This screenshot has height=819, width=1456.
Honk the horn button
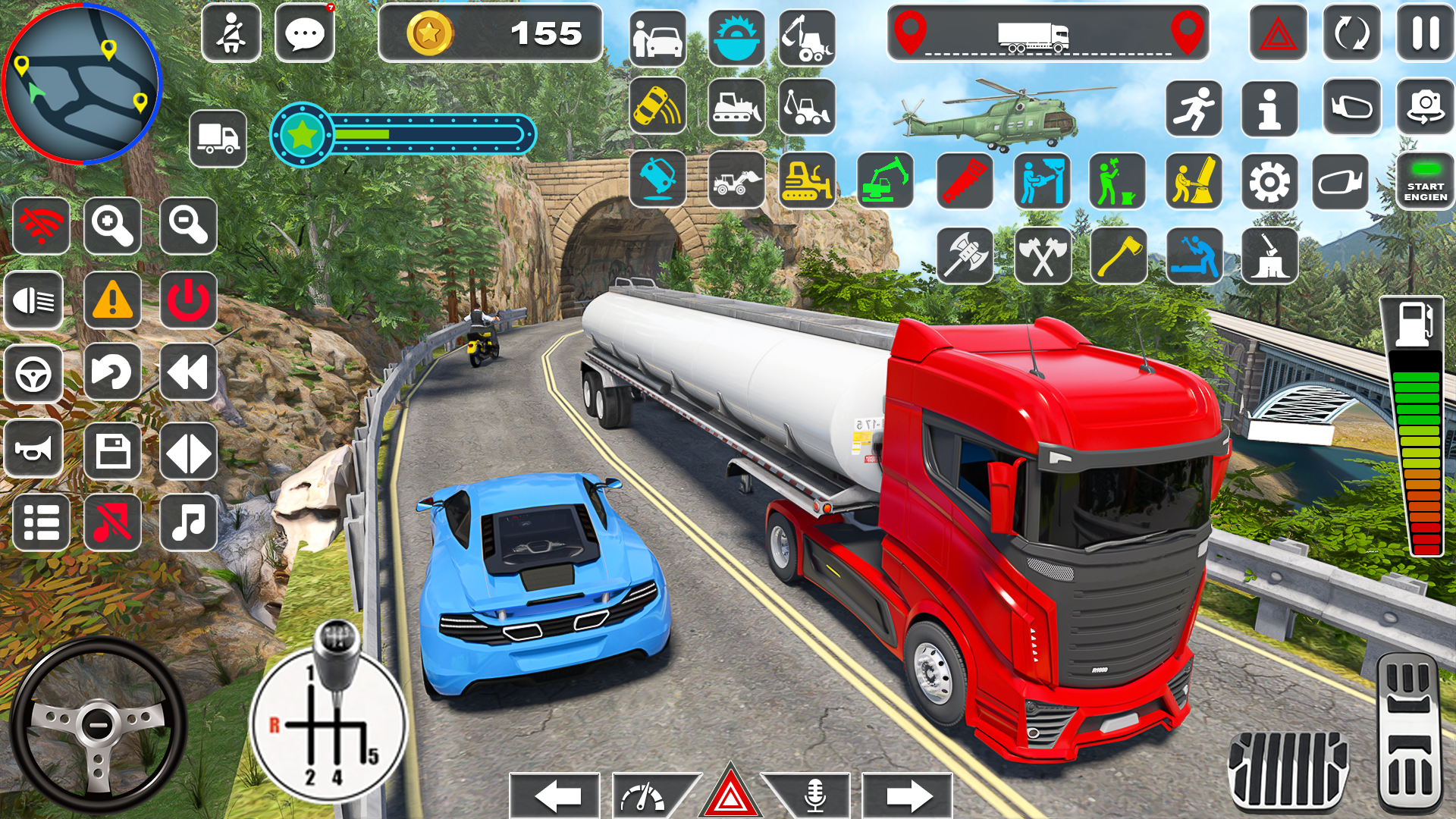click(x=34, y=450)
